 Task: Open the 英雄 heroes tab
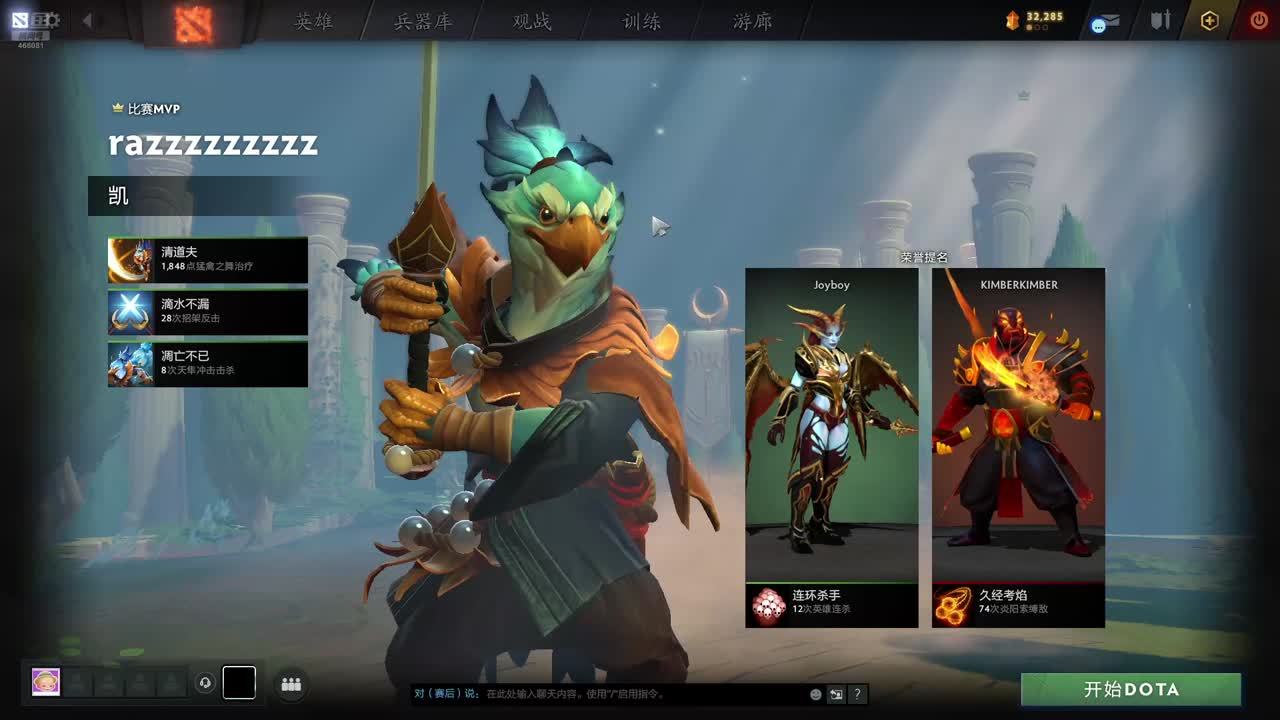point(313,21)
